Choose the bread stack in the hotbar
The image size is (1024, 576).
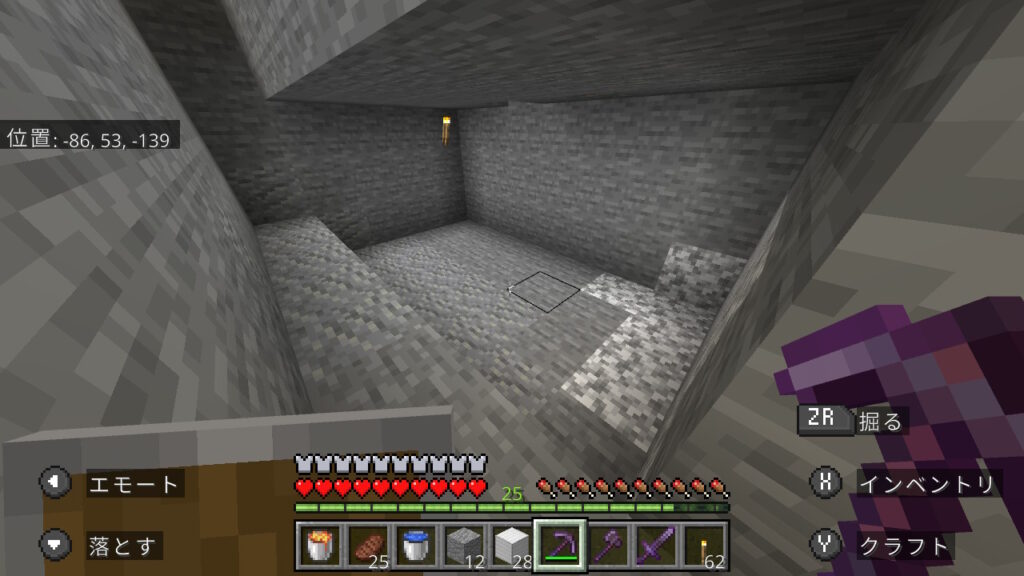tap(368, 546)
